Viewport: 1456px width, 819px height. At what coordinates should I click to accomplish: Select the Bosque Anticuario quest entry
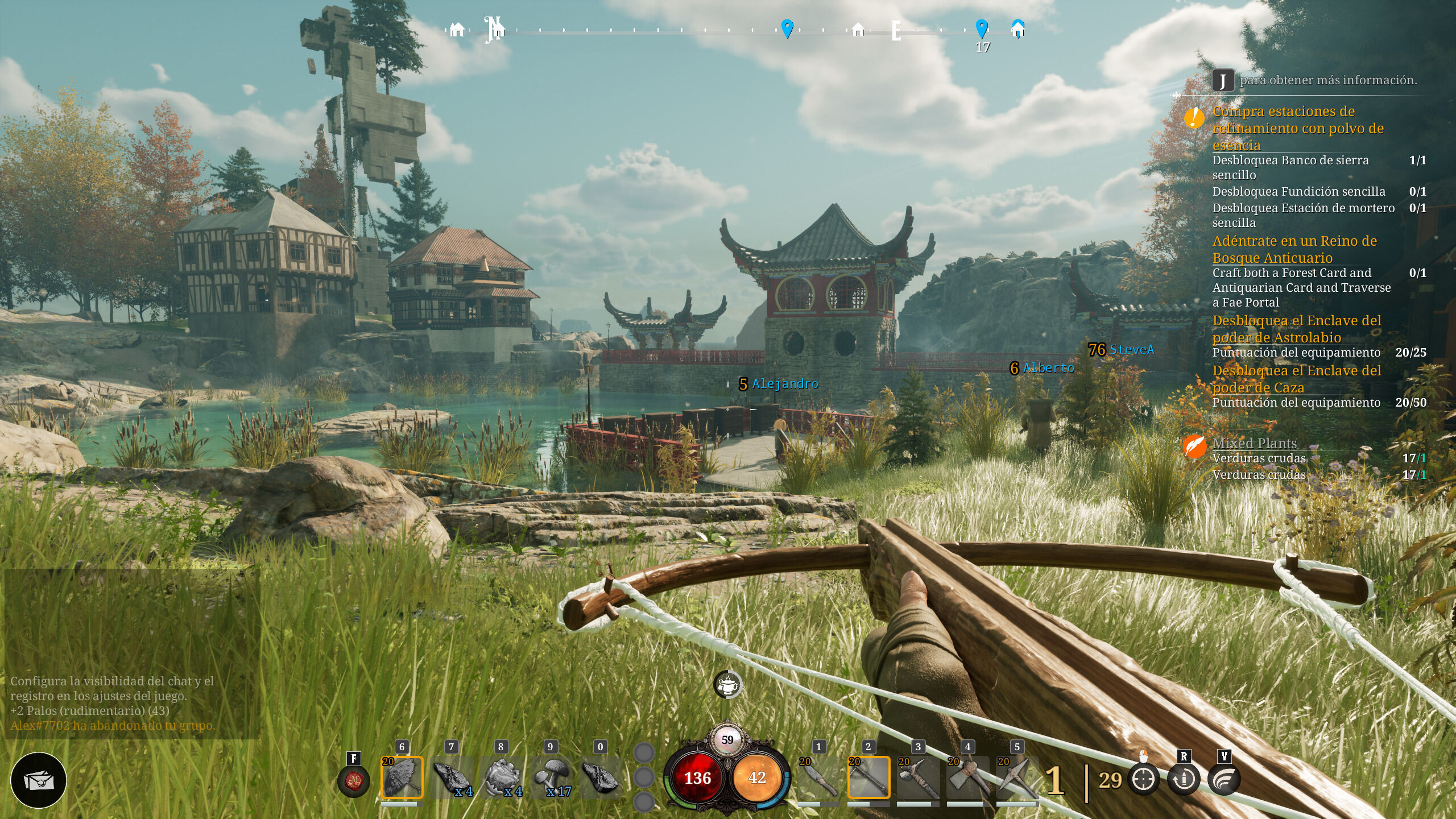1294,249
